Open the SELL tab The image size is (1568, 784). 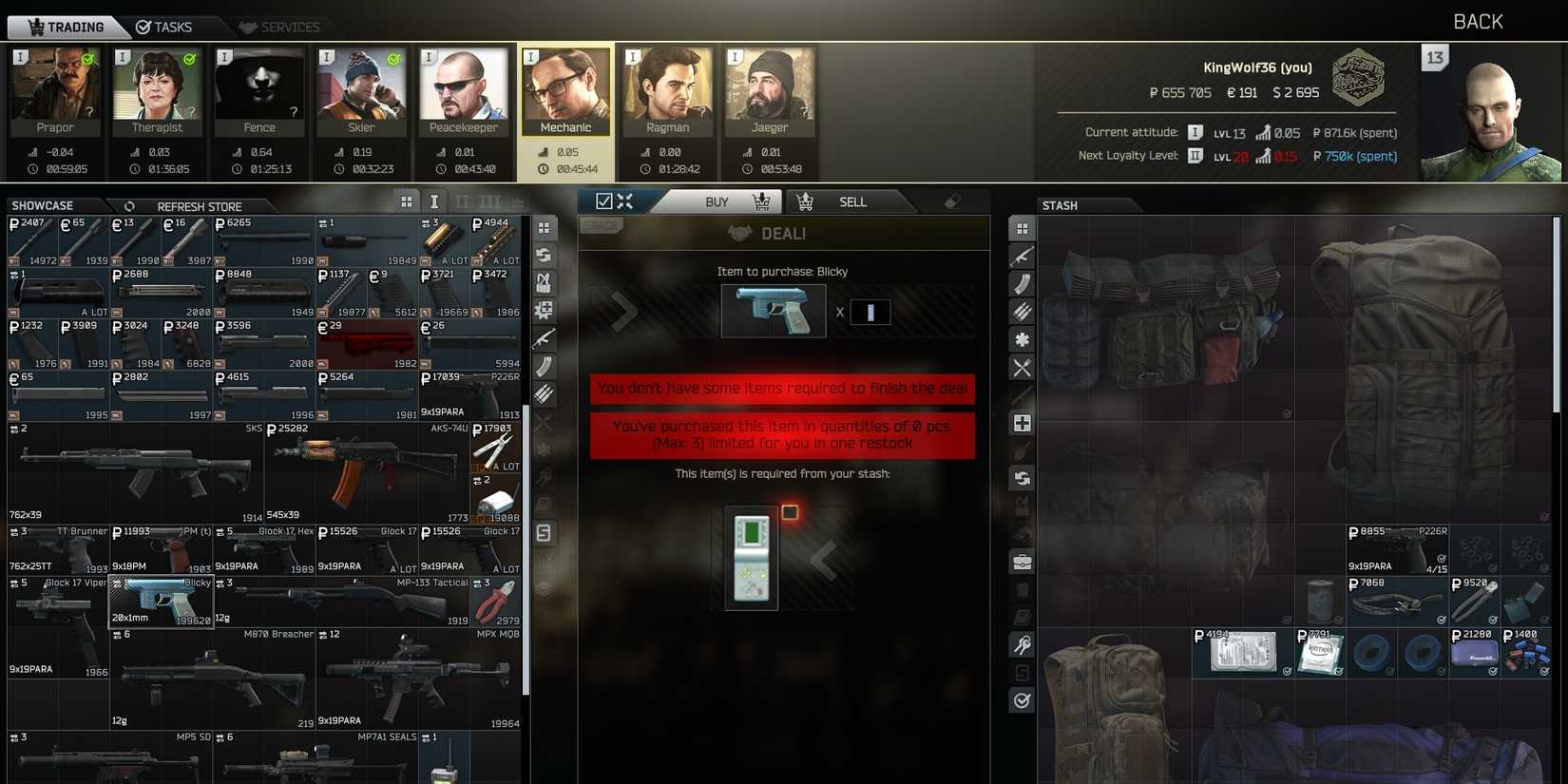click(852, 201)
